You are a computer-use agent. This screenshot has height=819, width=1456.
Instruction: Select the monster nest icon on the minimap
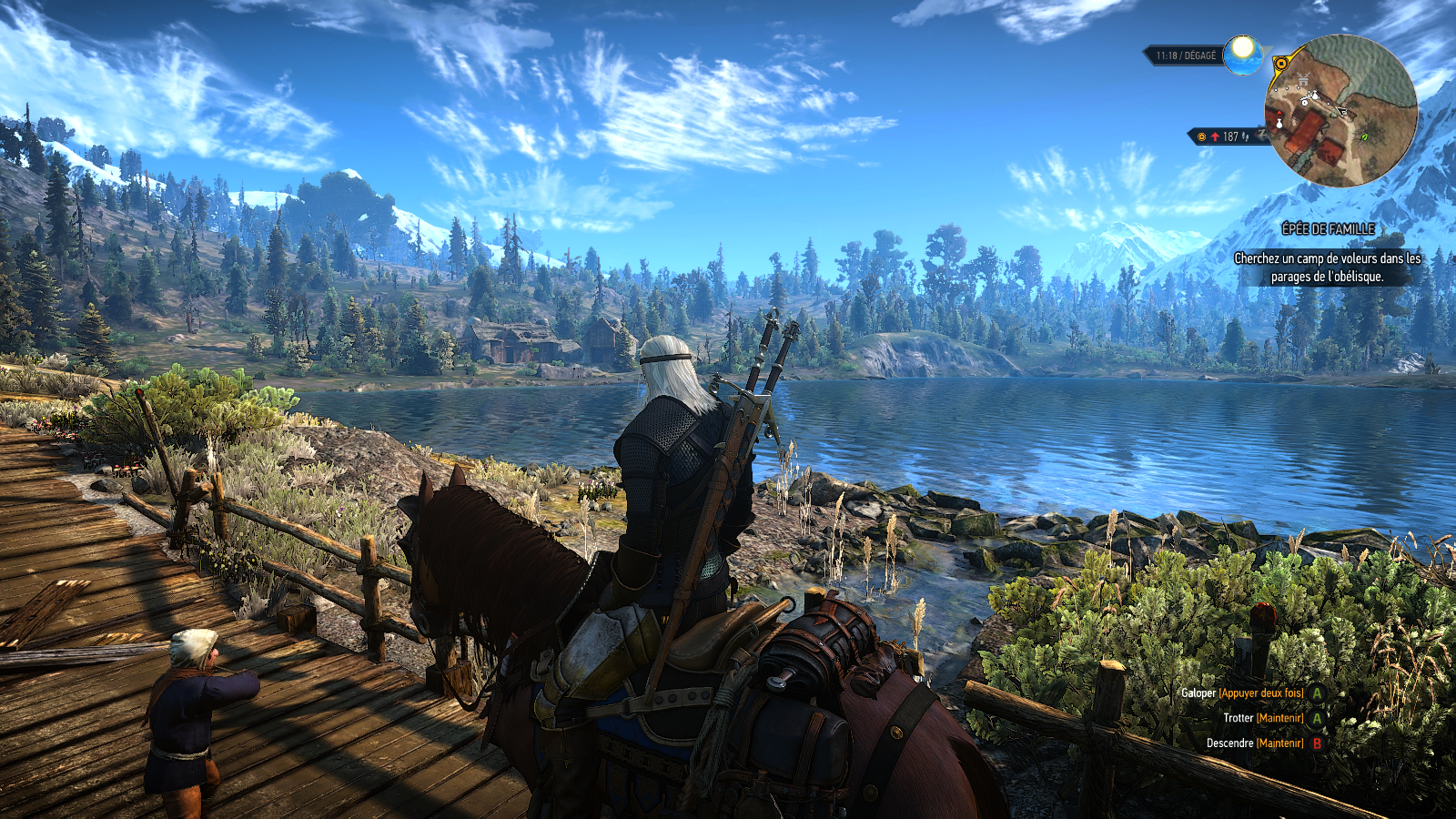1303,79
